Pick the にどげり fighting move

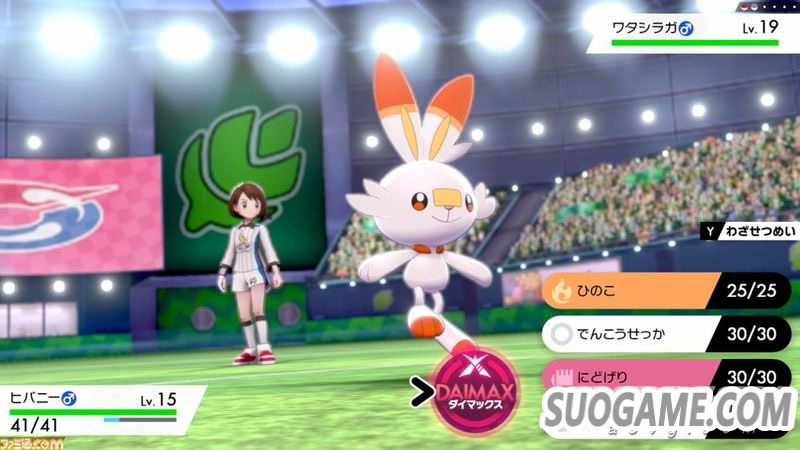point(640,377)
